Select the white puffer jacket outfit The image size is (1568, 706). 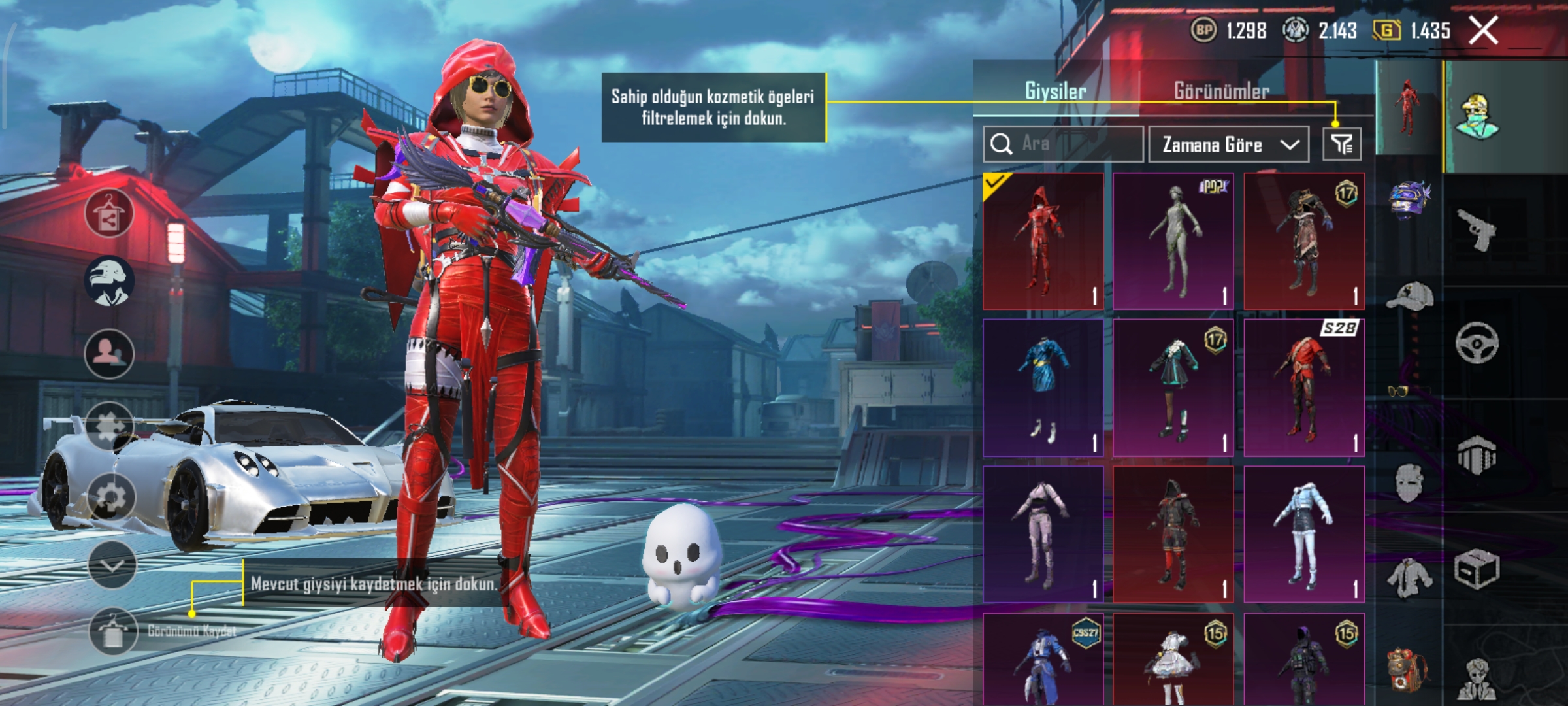pyautogui.click(x=1304, y=534)
